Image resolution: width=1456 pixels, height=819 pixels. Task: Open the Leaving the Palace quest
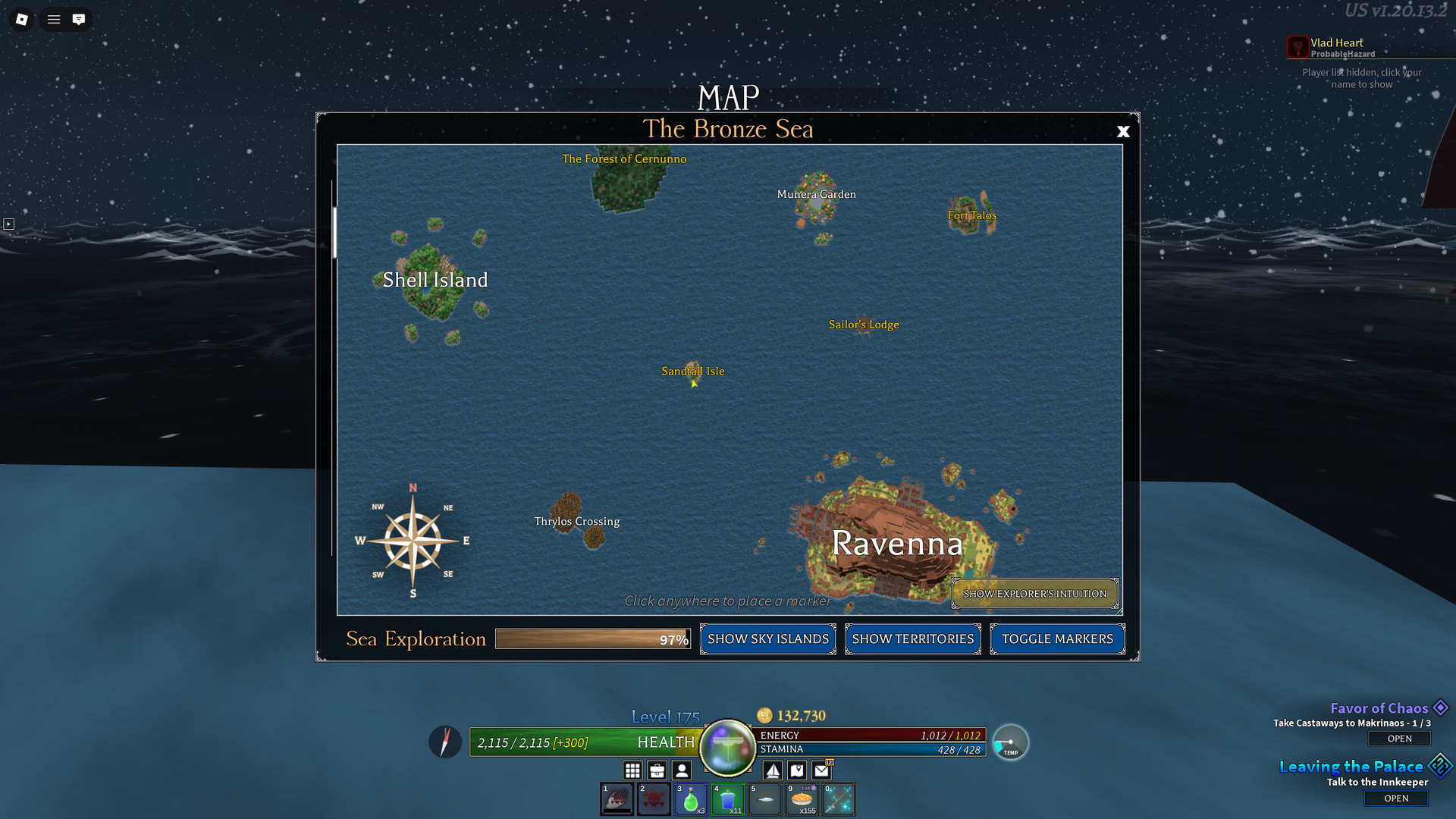tap(1395, 799)
